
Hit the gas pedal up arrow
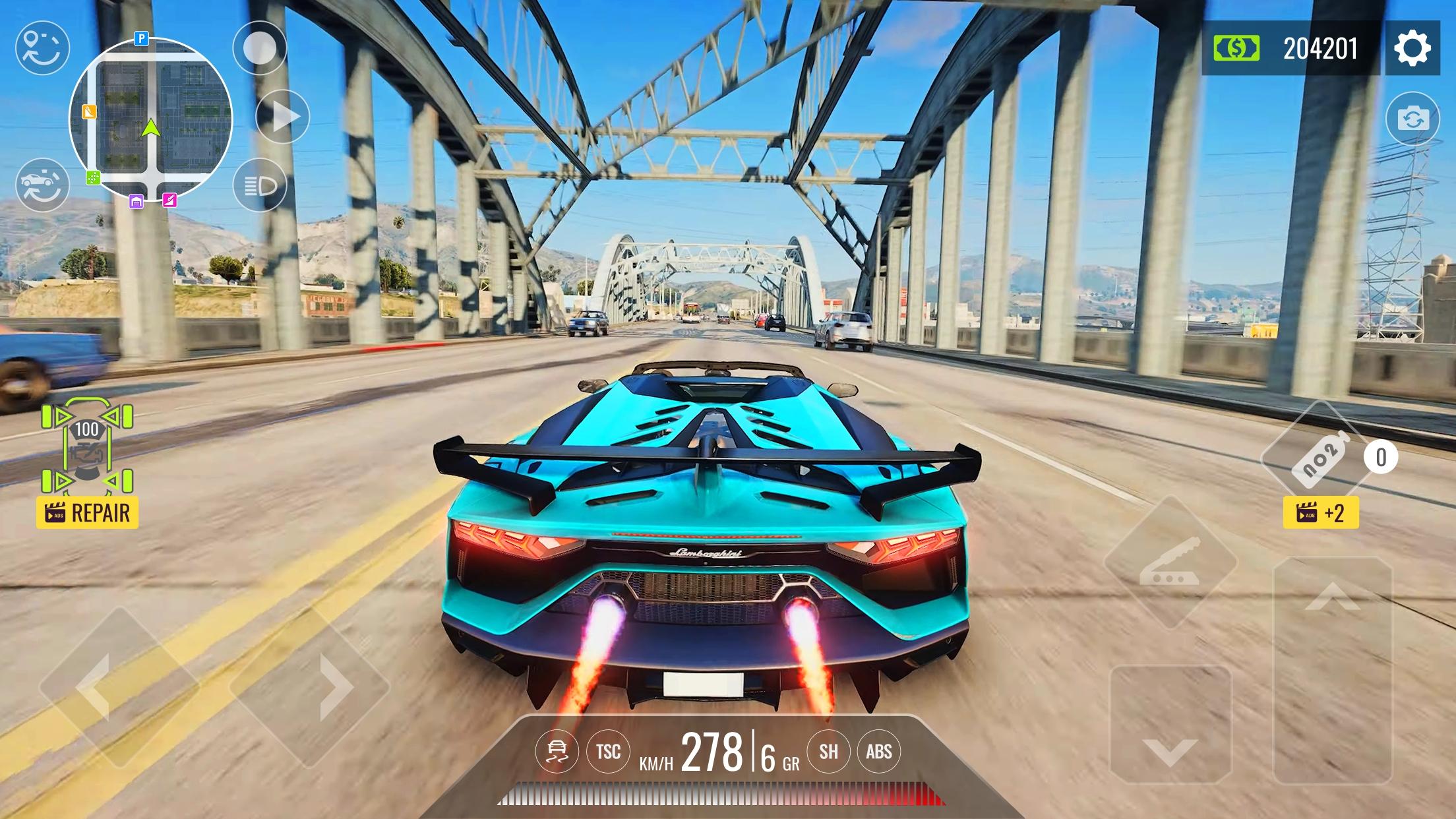pos(1332,669)
